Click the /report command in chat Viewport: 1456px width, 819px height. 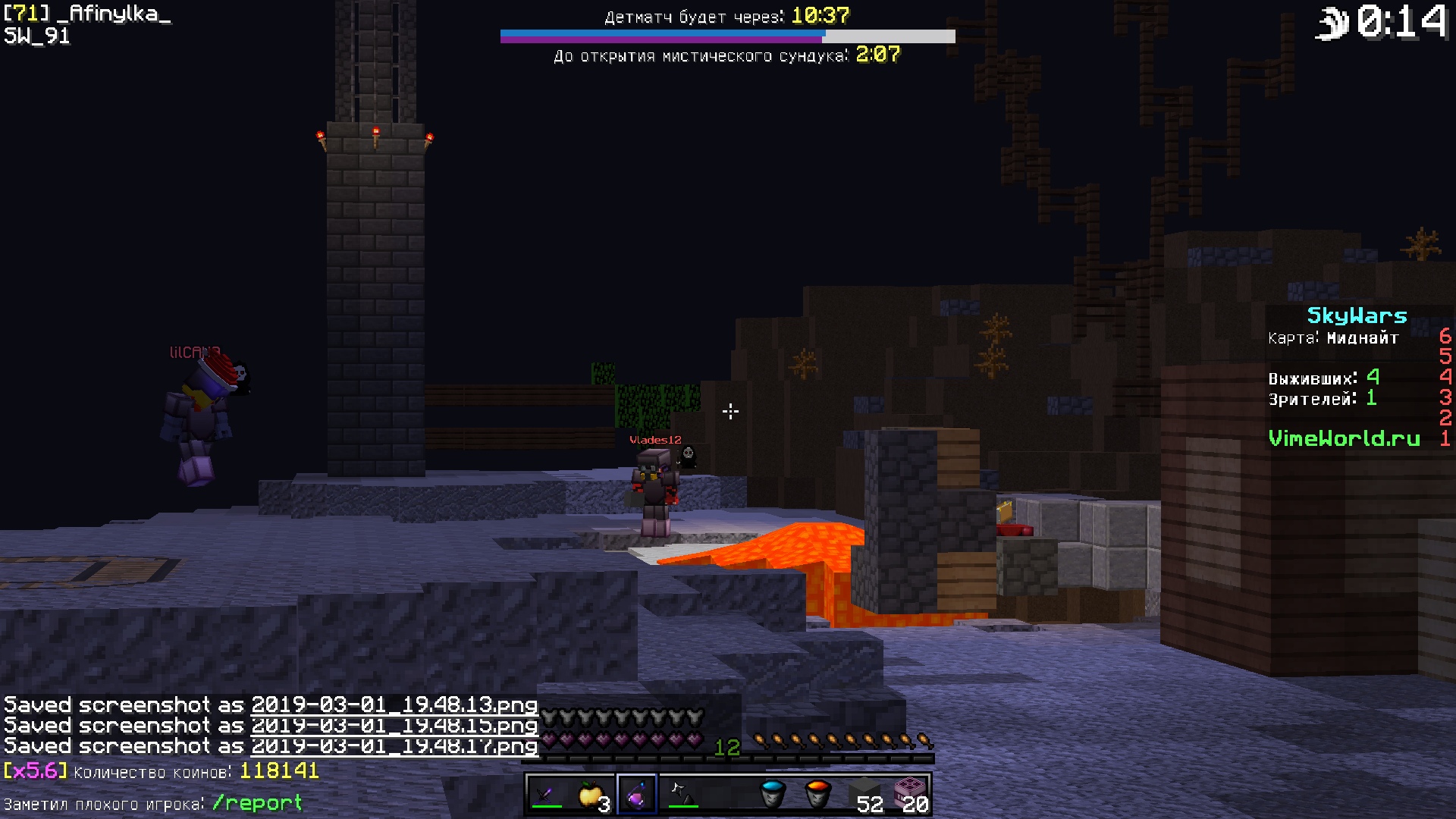pyautogui.click(x=257, y=803)
